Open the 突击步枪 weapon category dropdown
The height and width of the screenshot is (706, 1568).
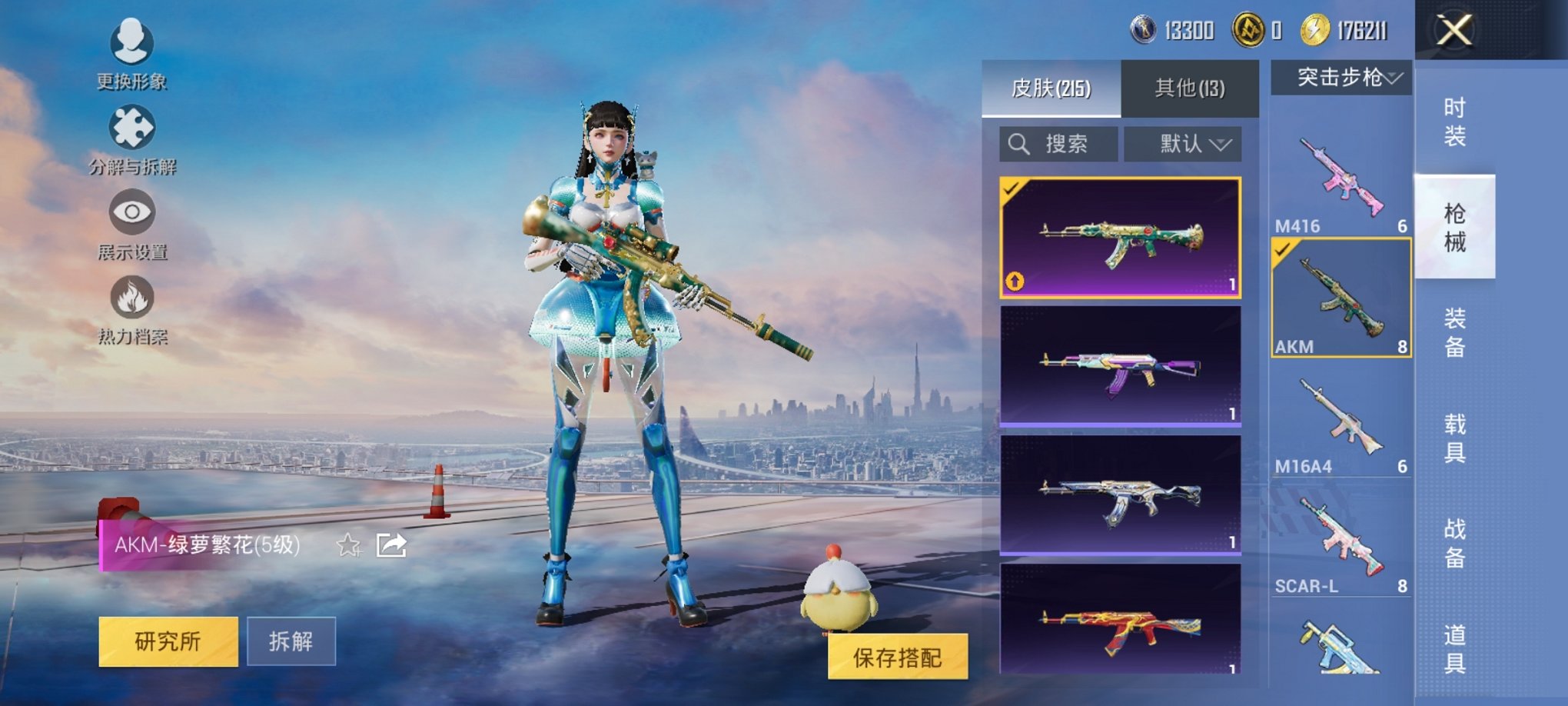click(1344, 77)
